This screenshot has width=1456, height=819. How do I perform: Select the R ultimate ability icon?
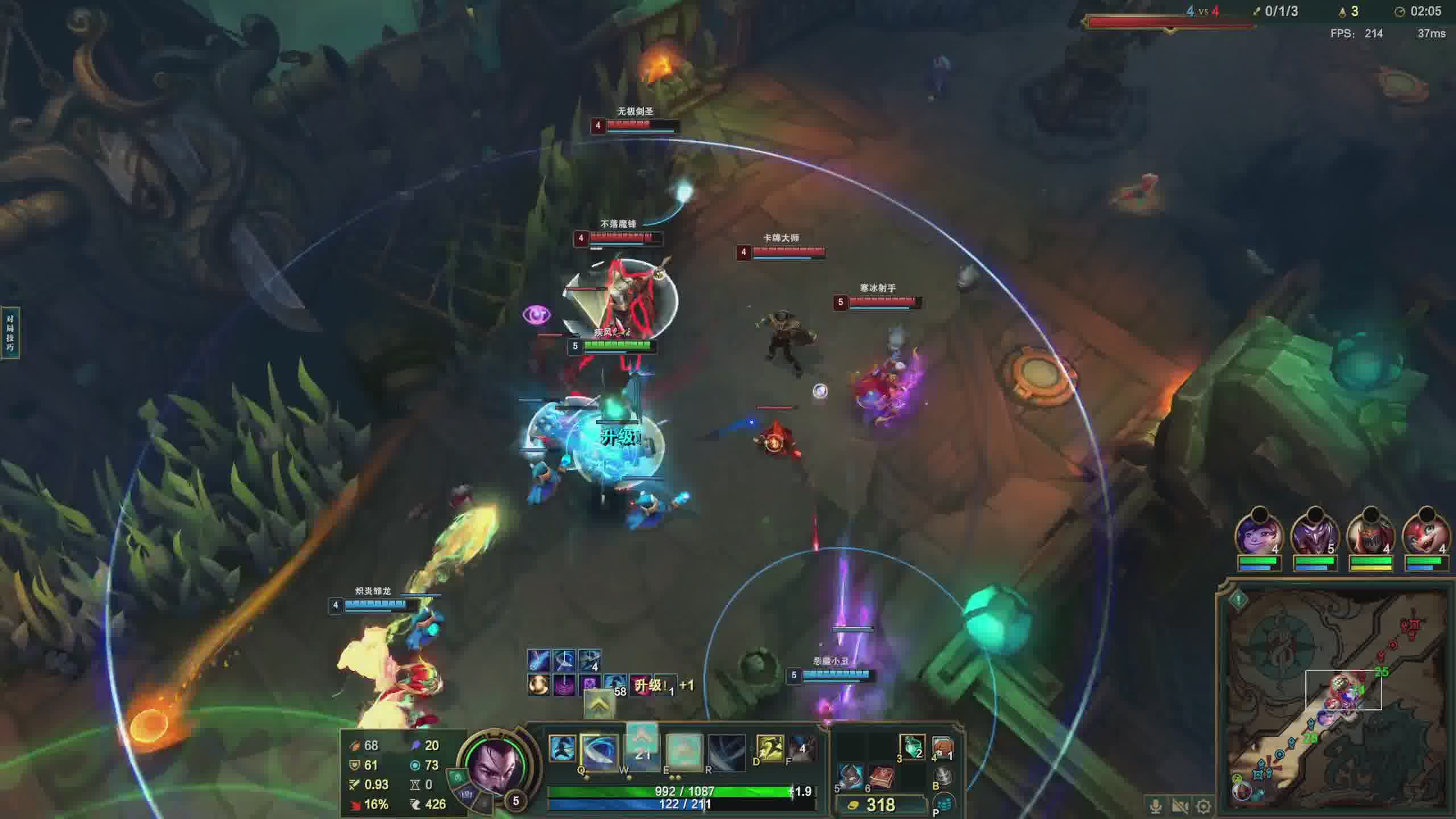726,752
